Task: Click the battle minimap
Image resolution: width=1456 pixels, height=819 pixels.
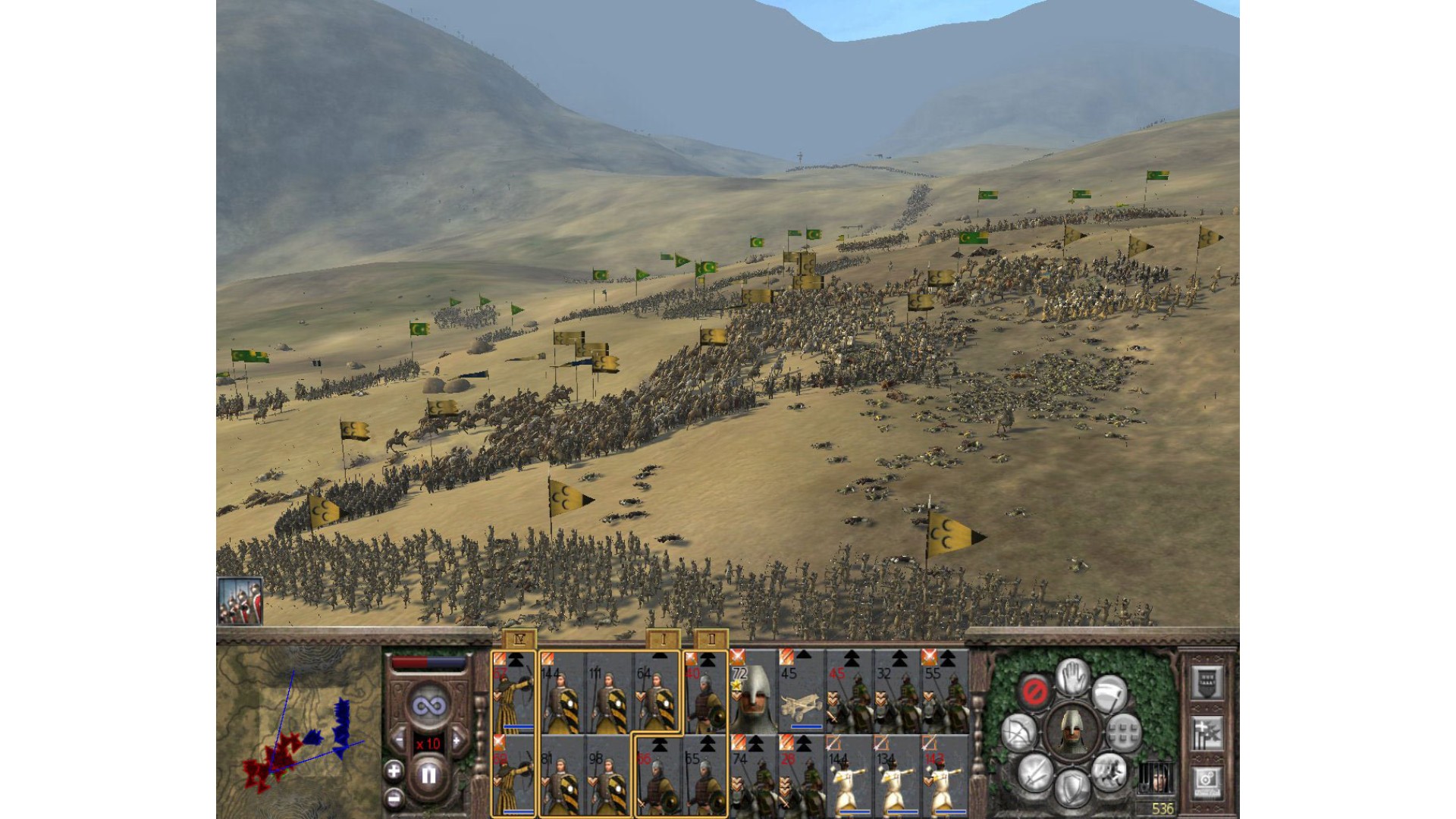Action: (298, 730)
